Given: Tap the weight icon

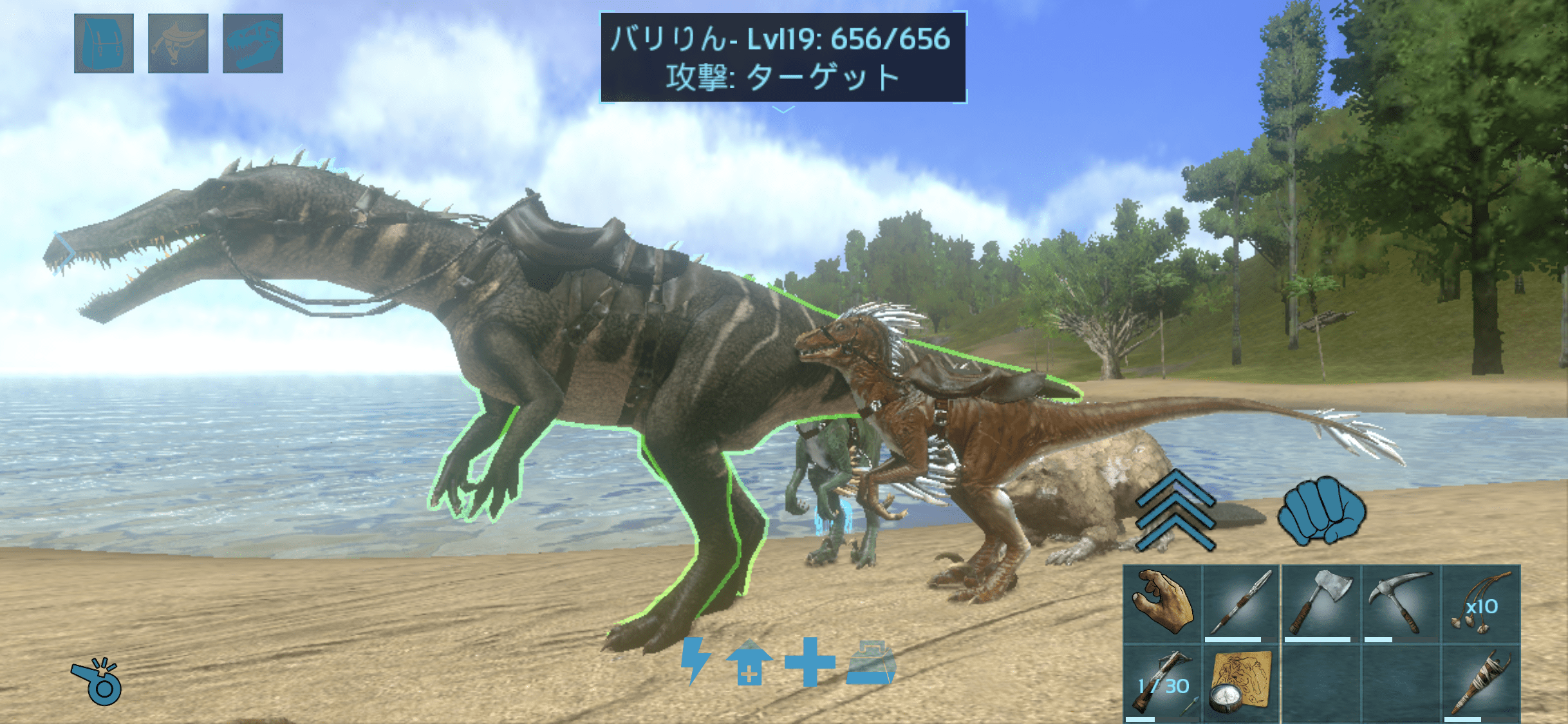Looking at the screenshot, I should point(871,662).
